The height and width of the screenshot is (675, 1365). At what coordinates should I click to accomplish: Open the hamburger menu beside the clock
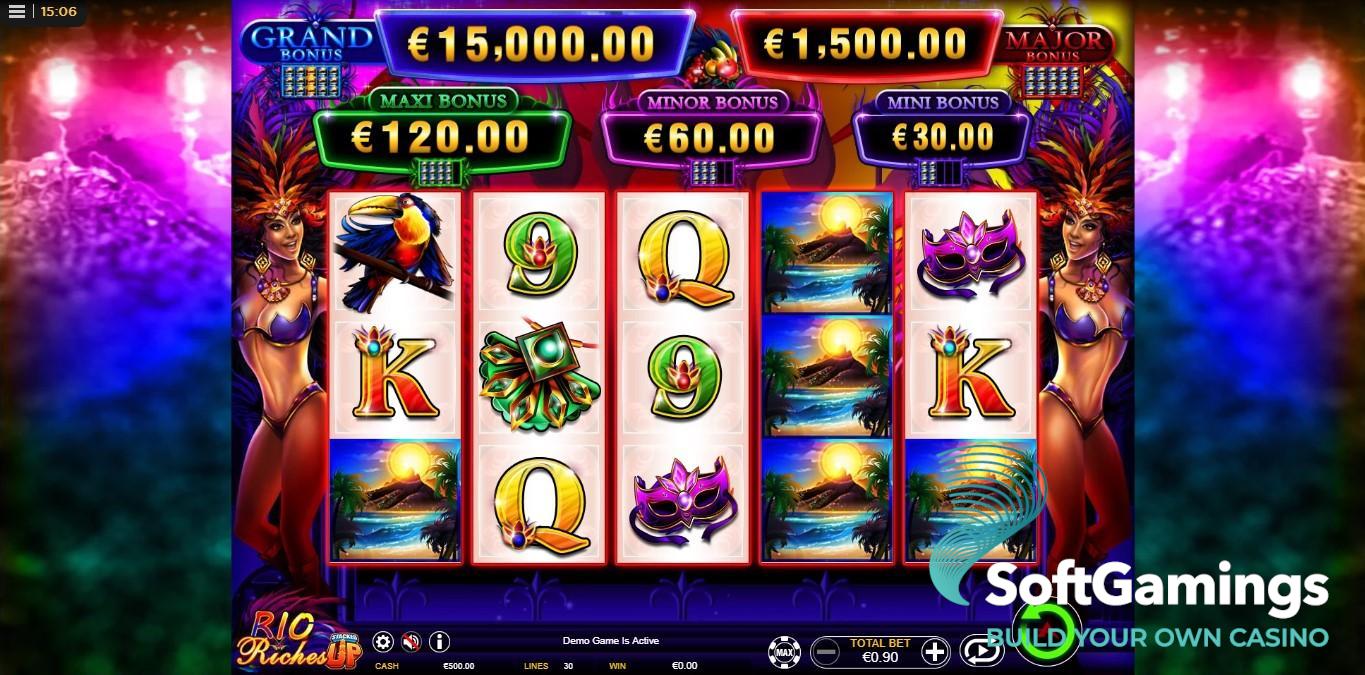click(x=17, y=12)
